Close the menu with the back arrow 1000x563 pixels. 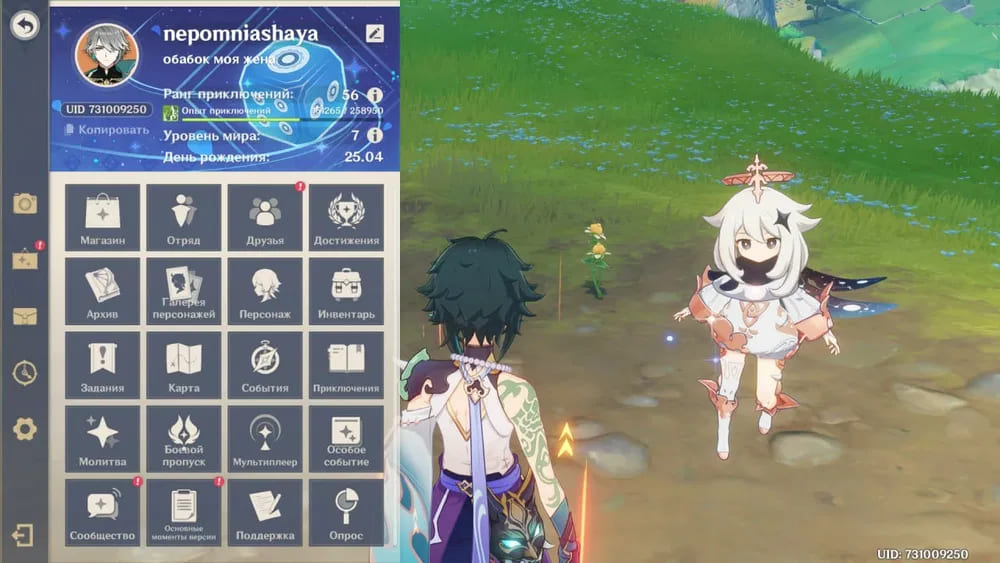[x=25, y=26]
